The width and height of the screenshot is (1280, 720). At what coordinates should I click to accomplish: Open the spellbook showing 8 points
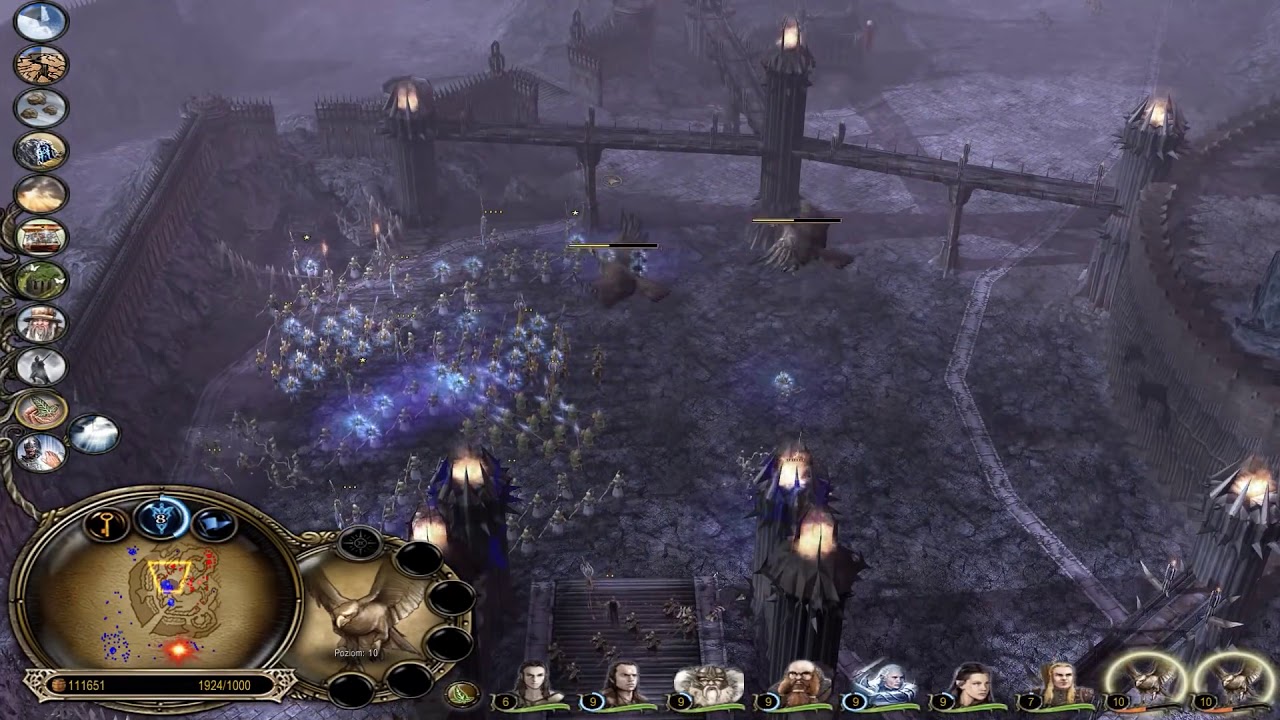tap(159, 516)
